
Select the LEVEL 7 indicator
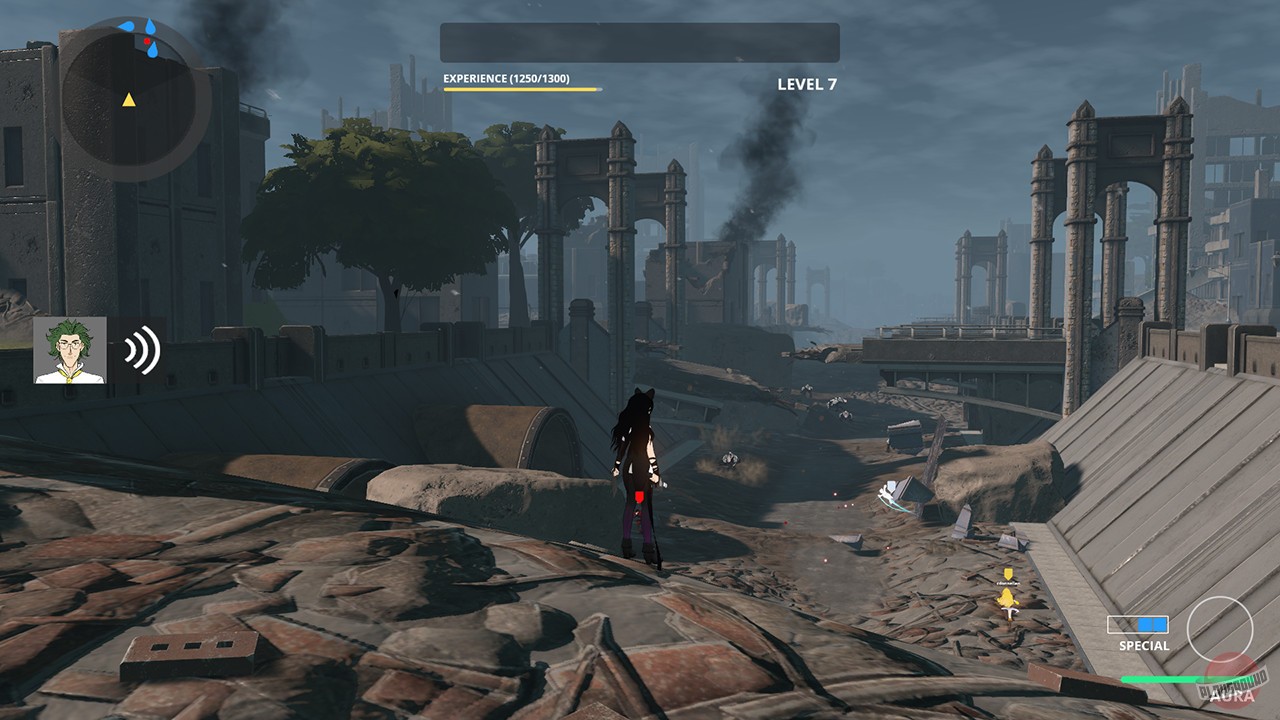tap(806, 84)
